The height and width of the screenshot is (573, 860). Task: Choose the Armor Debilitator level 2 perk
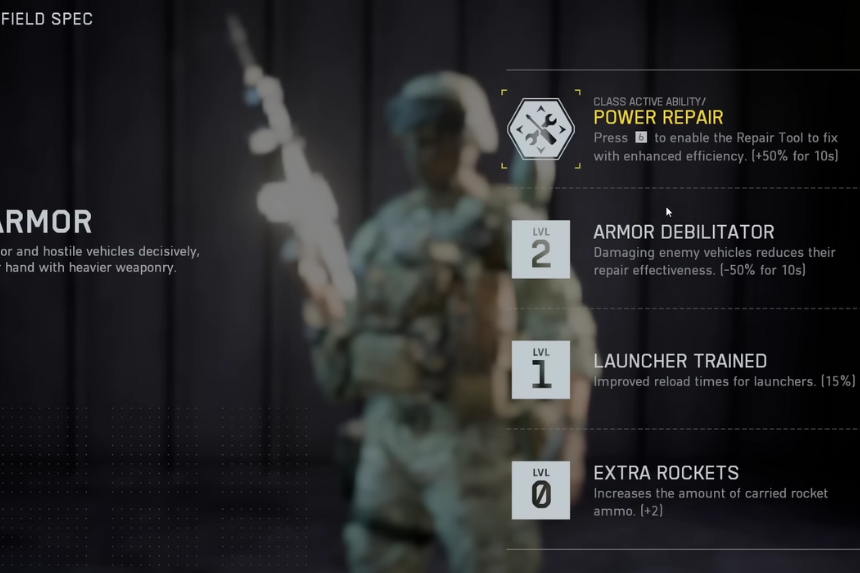coord(541,249)
